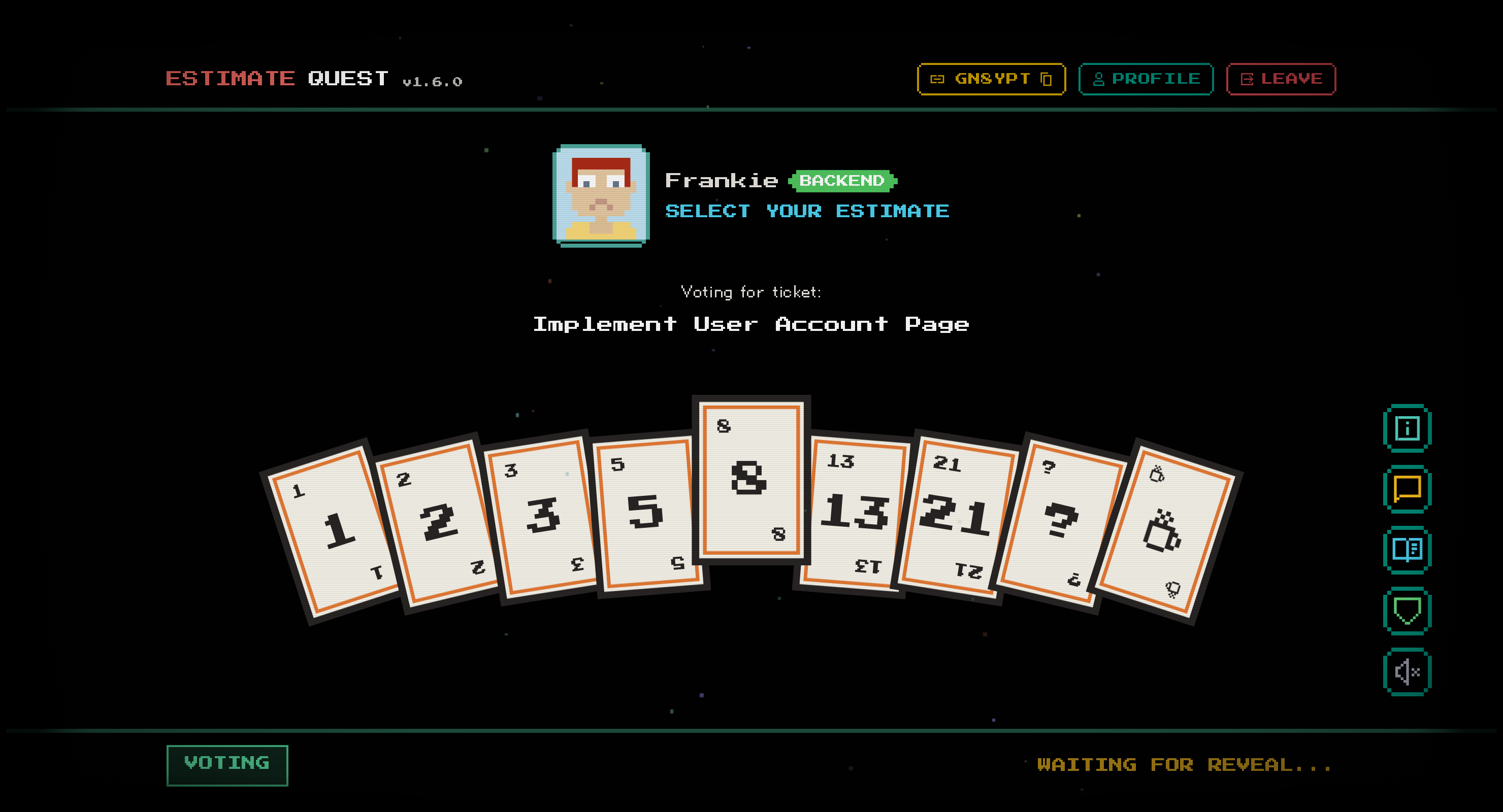Click the green shield icon
This screenshot has height=812, width=1503.
tap(1407, 611)
